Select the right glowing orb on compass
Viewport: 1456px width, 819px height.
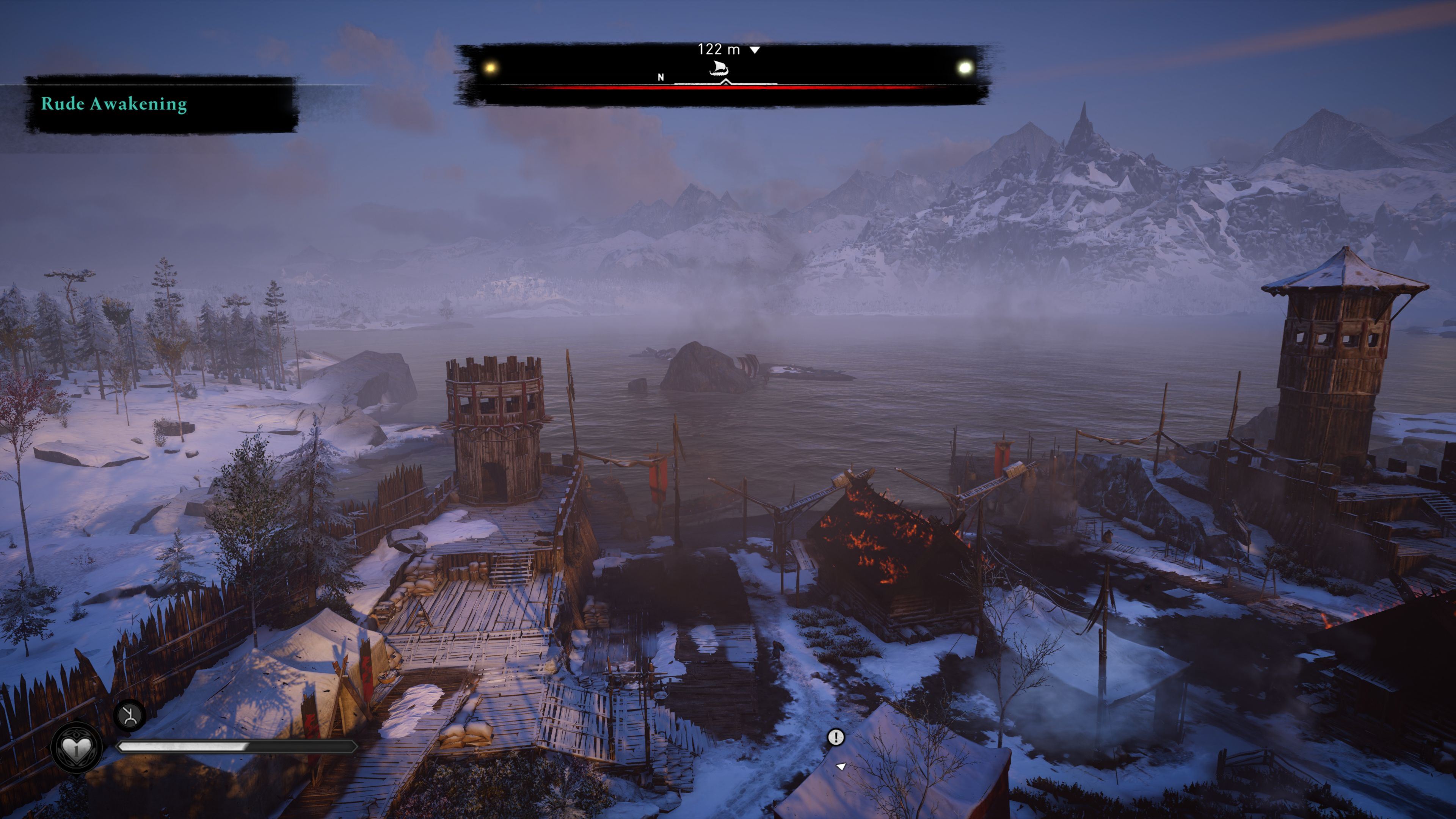965,68
